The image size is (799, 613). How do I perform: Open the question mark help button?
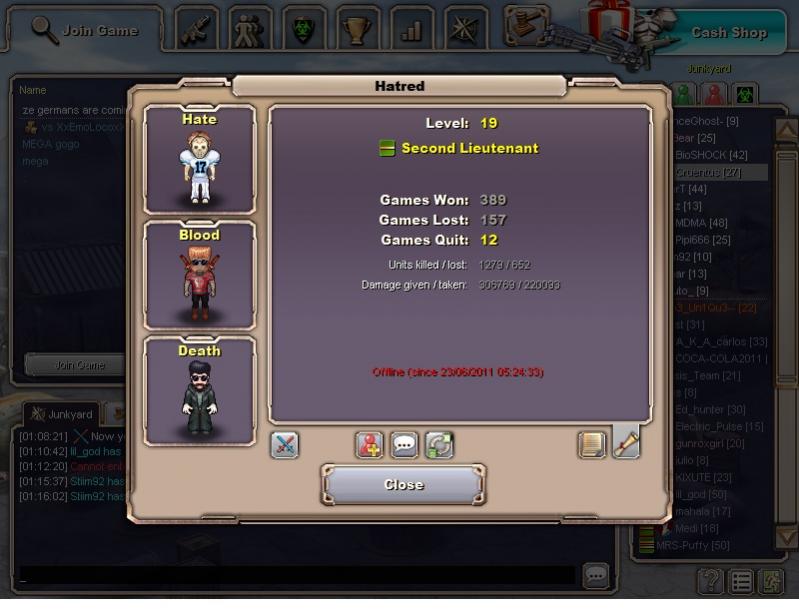[709, 580]
